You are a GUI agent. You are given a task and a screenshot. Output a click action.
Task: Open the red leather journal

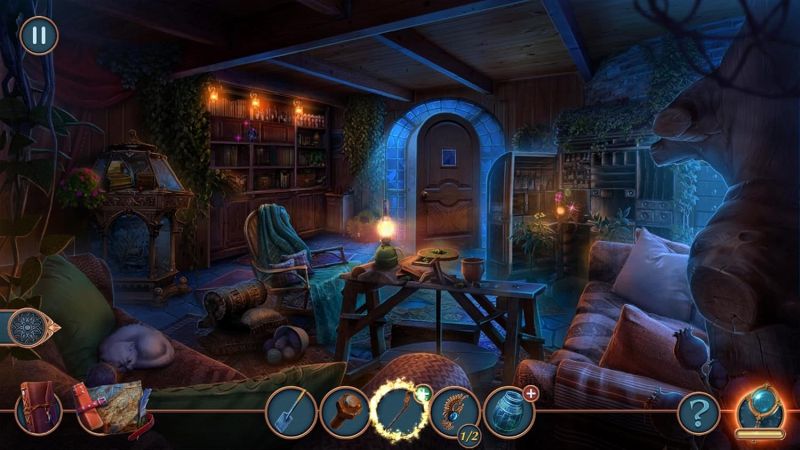click(38, 410)
